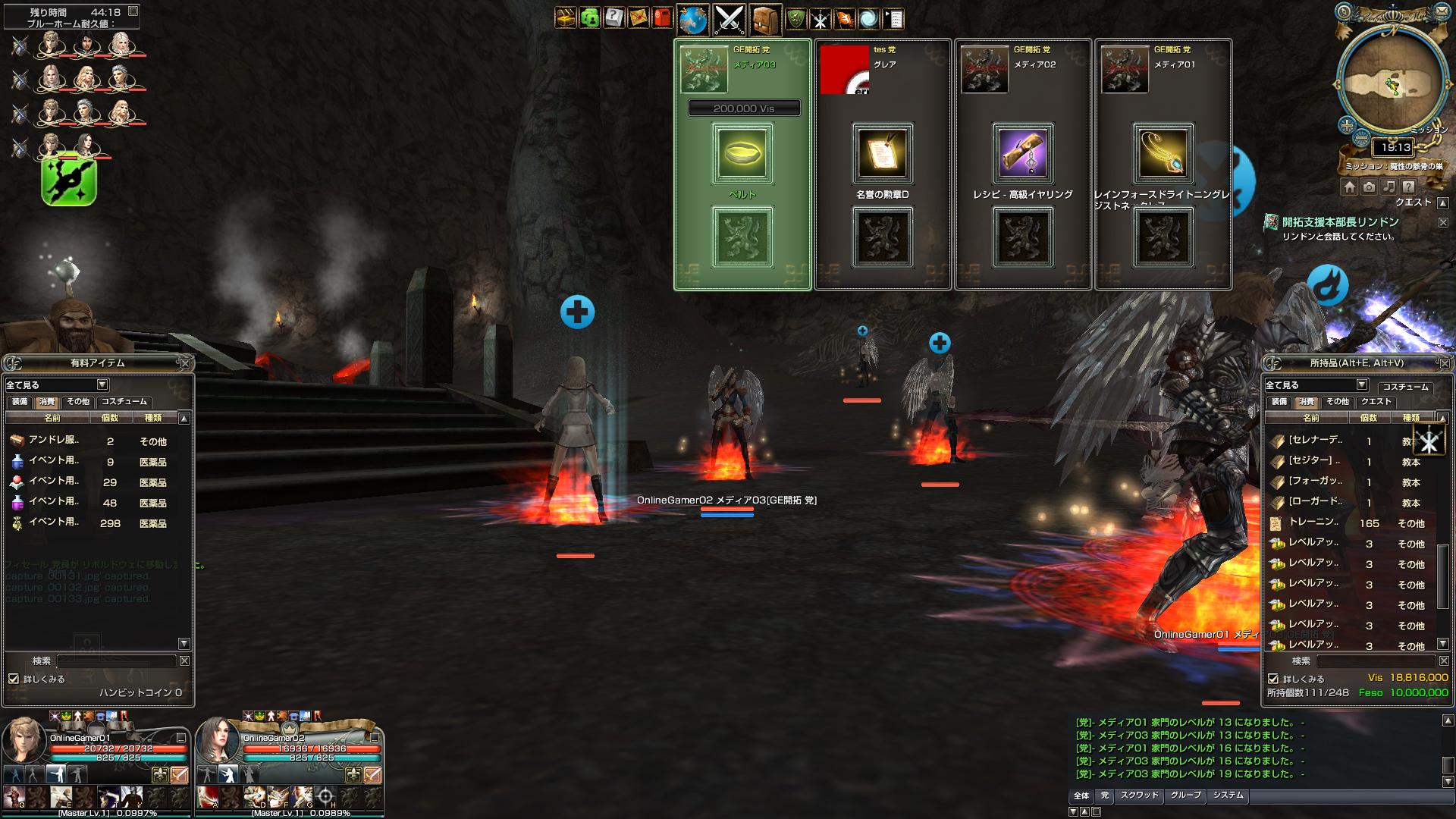Switch to the クエスト tab in 所持品
Screen dimensions: 1456x819
coord(1376,402)
